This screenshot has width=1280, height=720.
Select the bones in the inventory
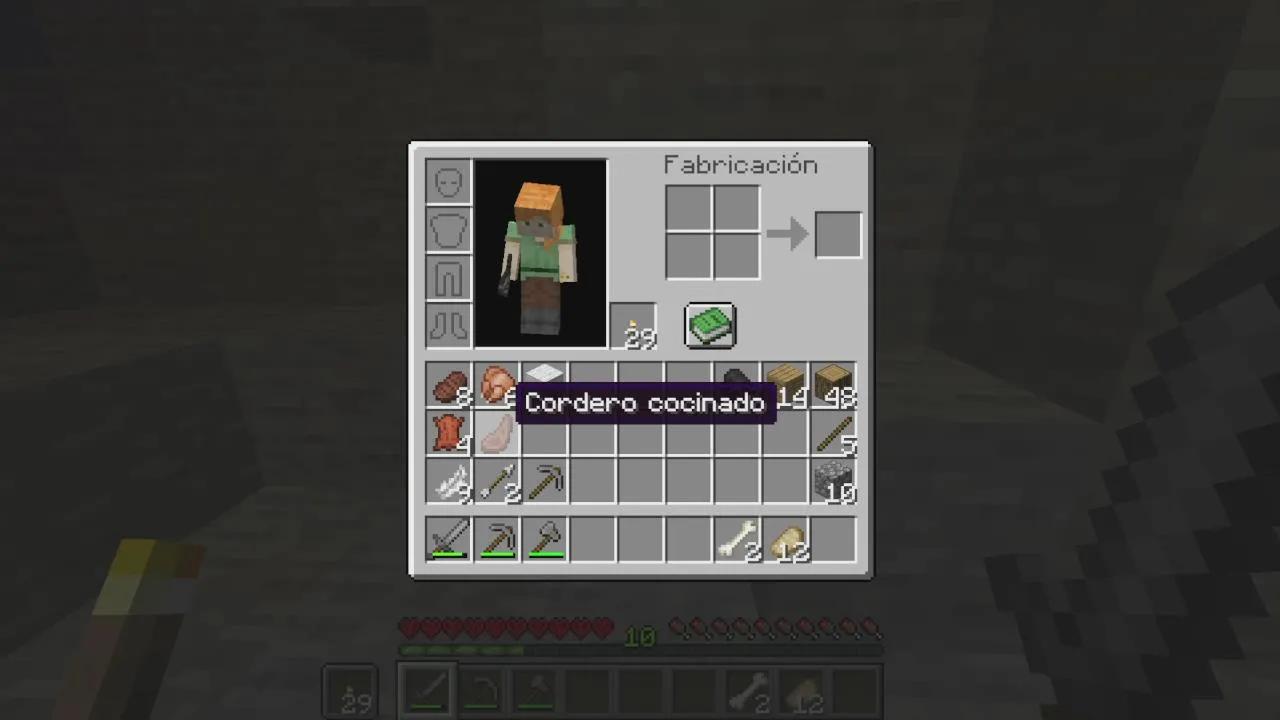(737, 539)
